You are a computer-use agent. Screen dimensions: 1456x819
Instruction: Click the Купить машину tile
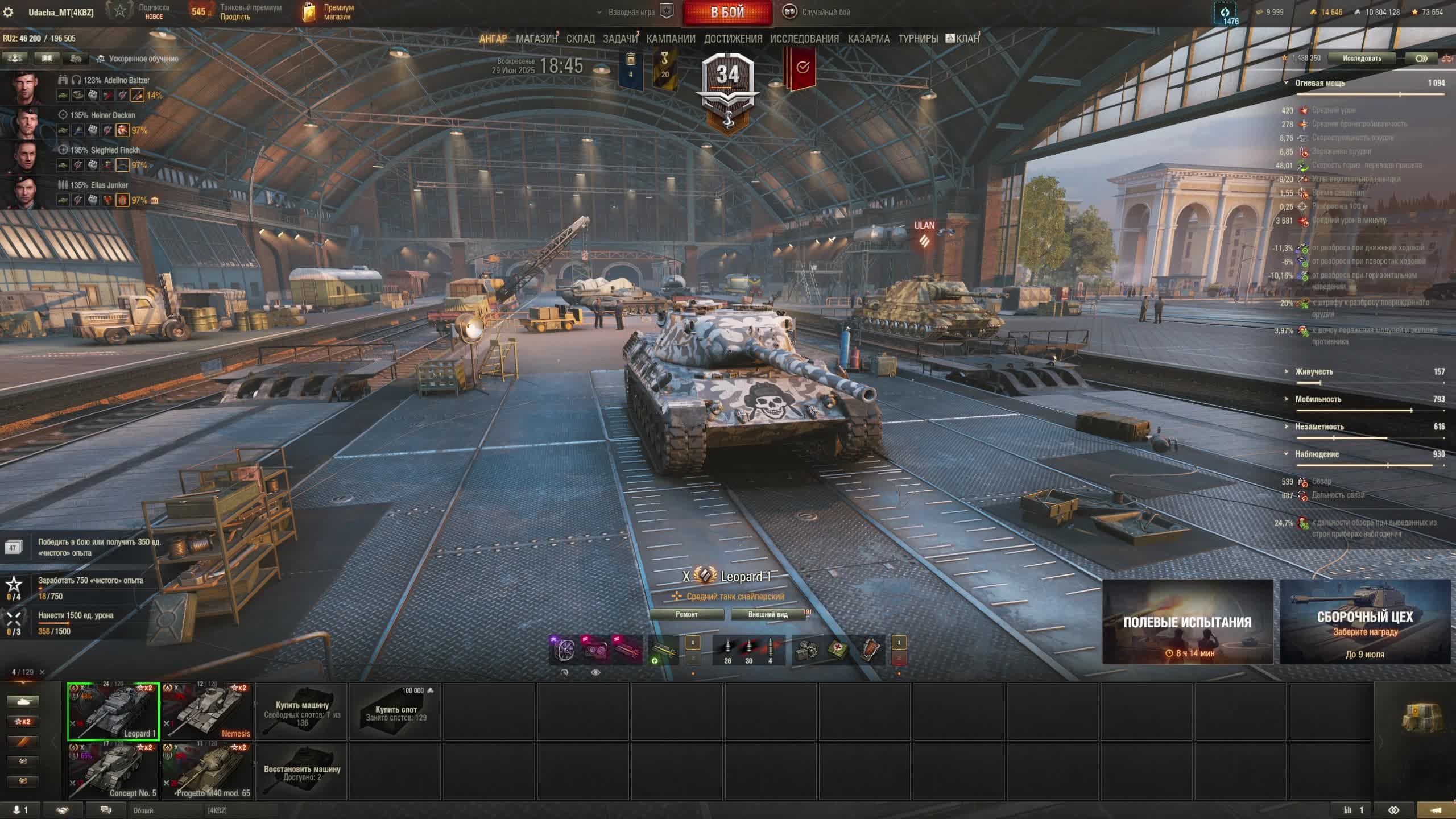[302, 712]
